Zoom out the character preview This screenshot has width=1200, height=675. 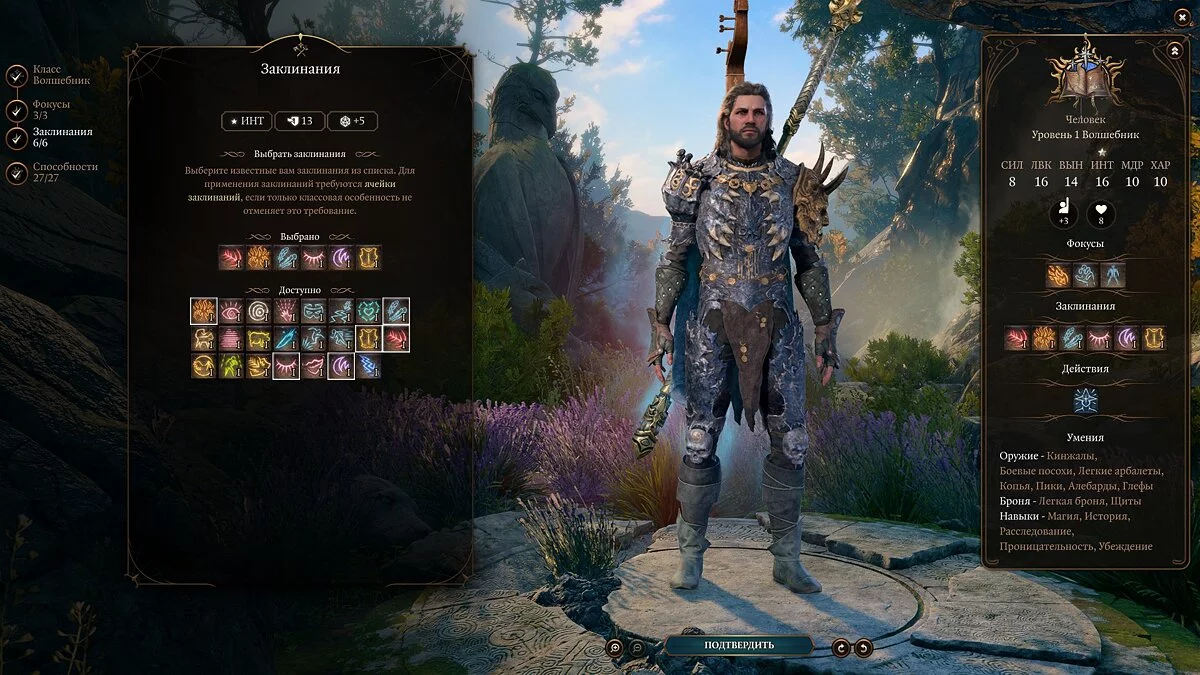637,648
